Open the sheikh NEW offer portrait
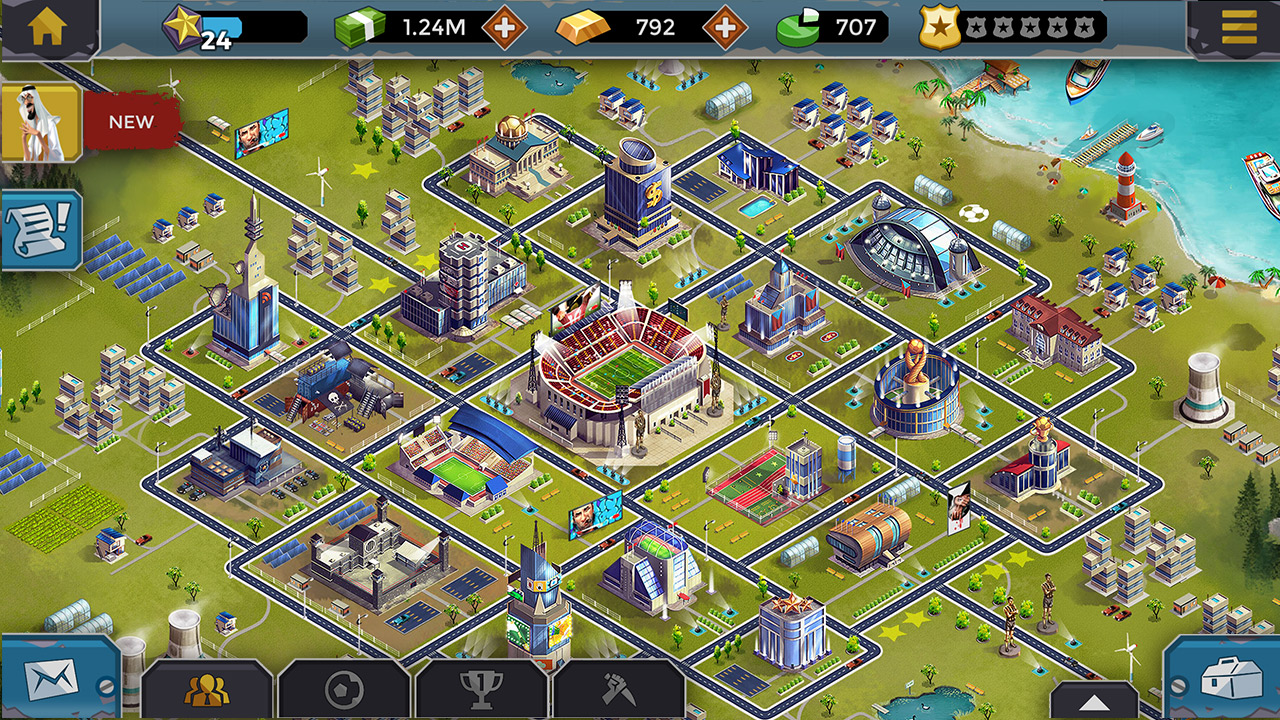Viewport: 1280px width, 720px height. coord(40,122)
